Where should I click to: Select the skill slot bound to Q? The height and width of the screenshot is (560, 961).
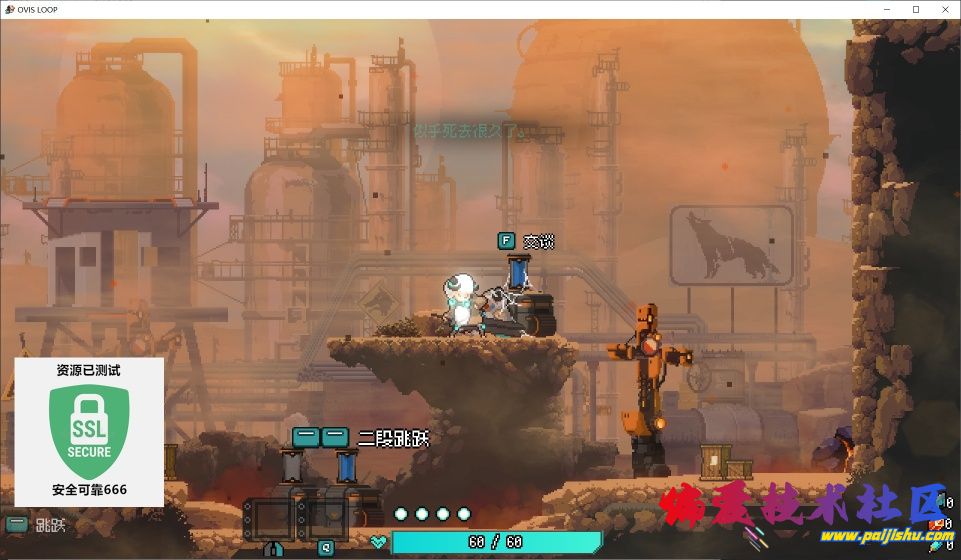click(x=325, y=520)
